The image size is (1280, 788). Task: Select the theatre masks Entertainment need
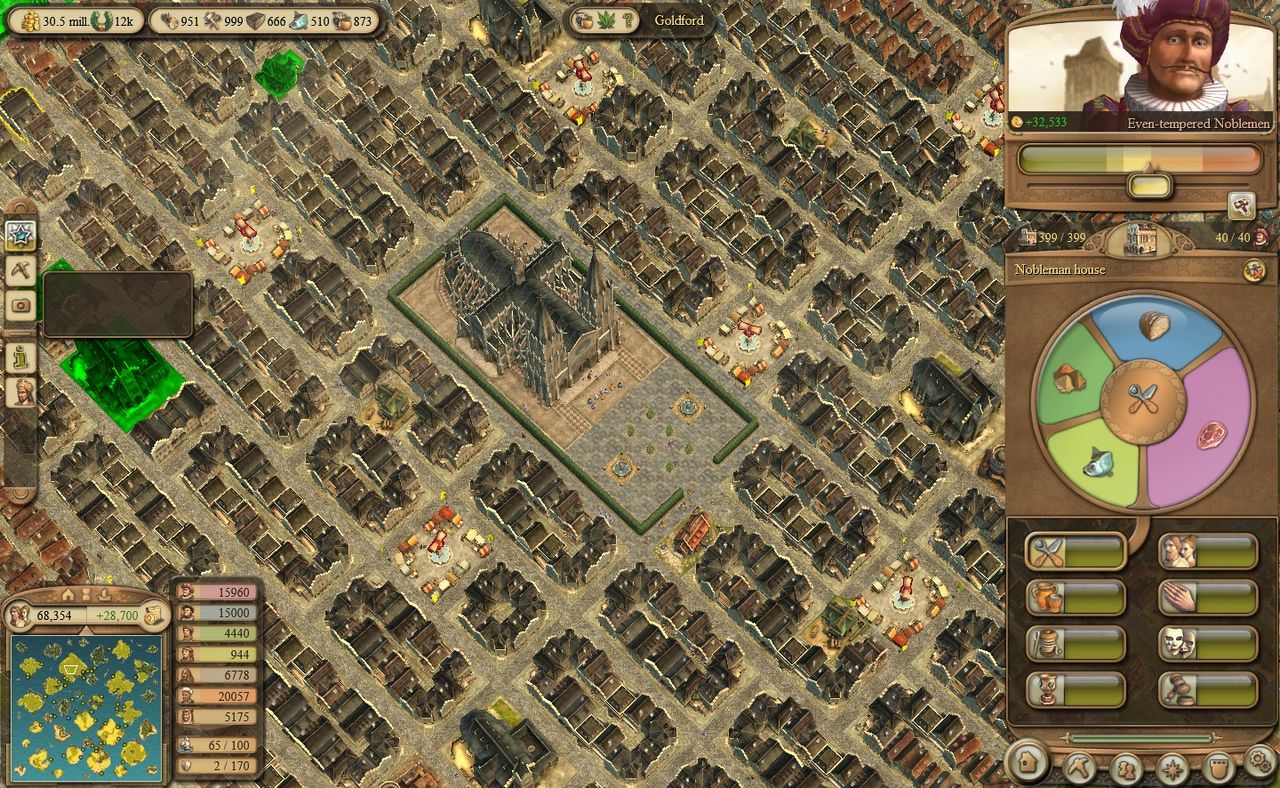click(x=1207, y=643)
